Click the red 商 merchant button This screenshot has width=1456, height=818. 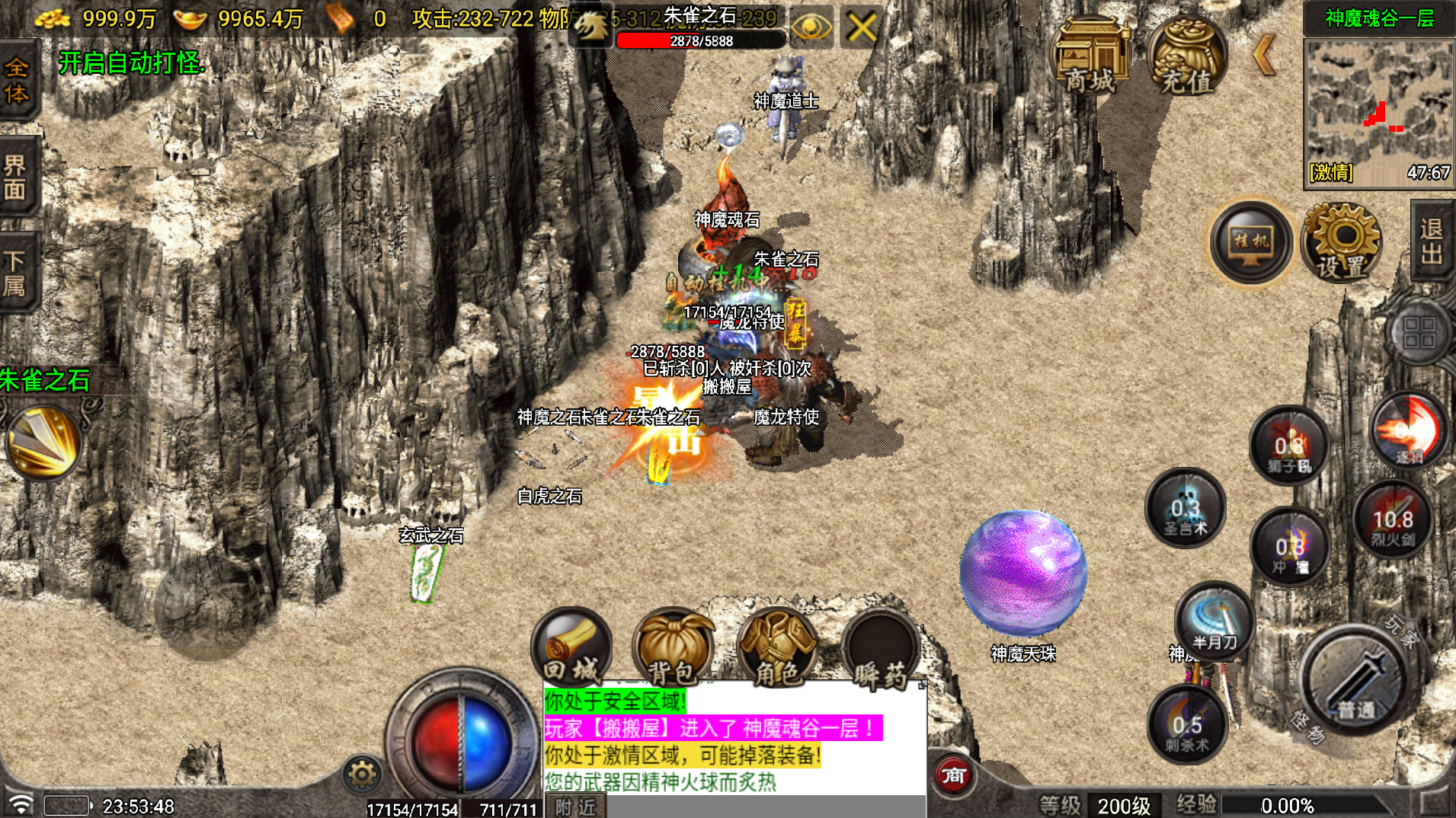click(x=953, y=775)
